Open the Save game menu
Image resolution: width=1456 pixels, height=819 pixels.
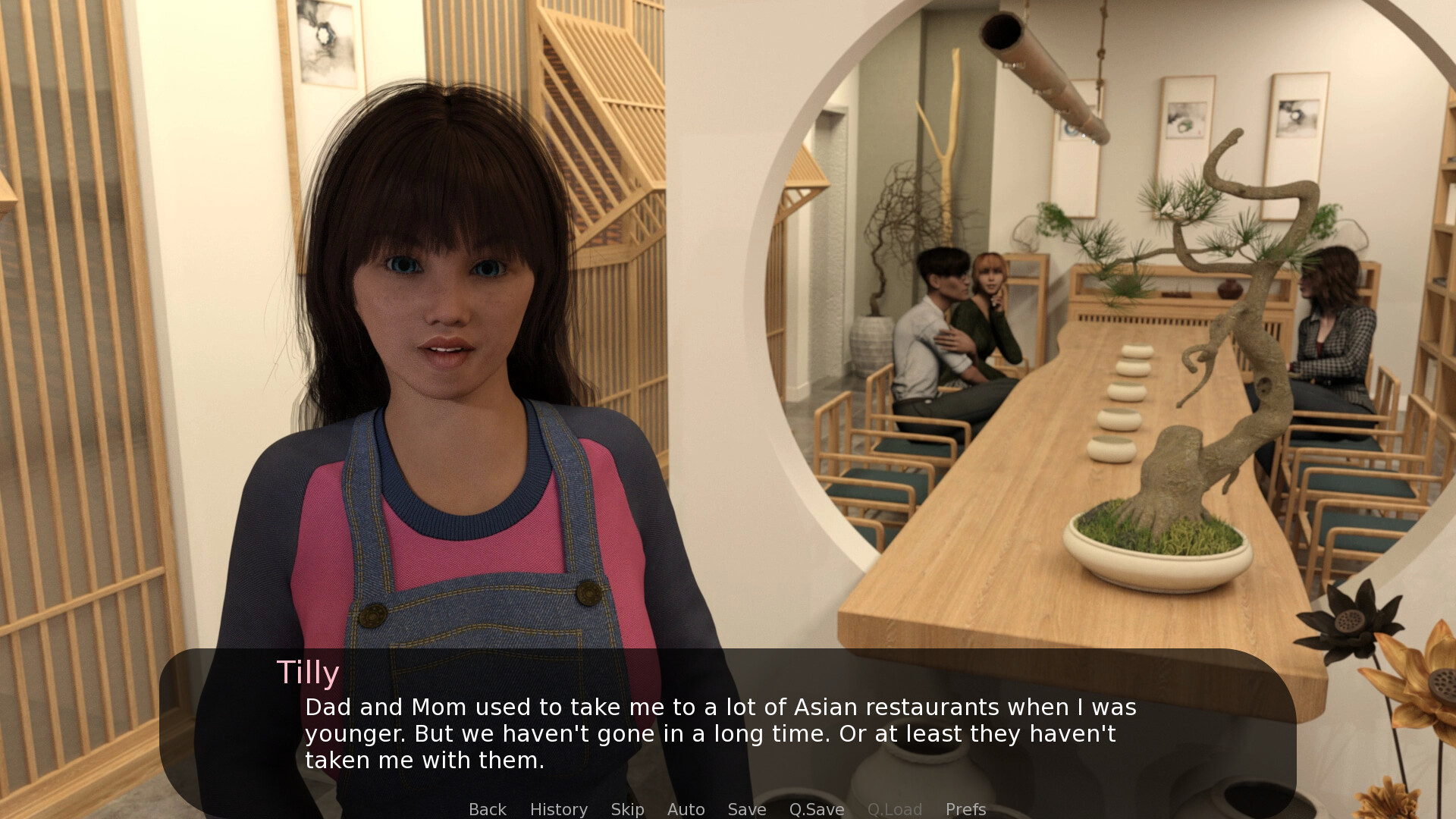[746, 809]
